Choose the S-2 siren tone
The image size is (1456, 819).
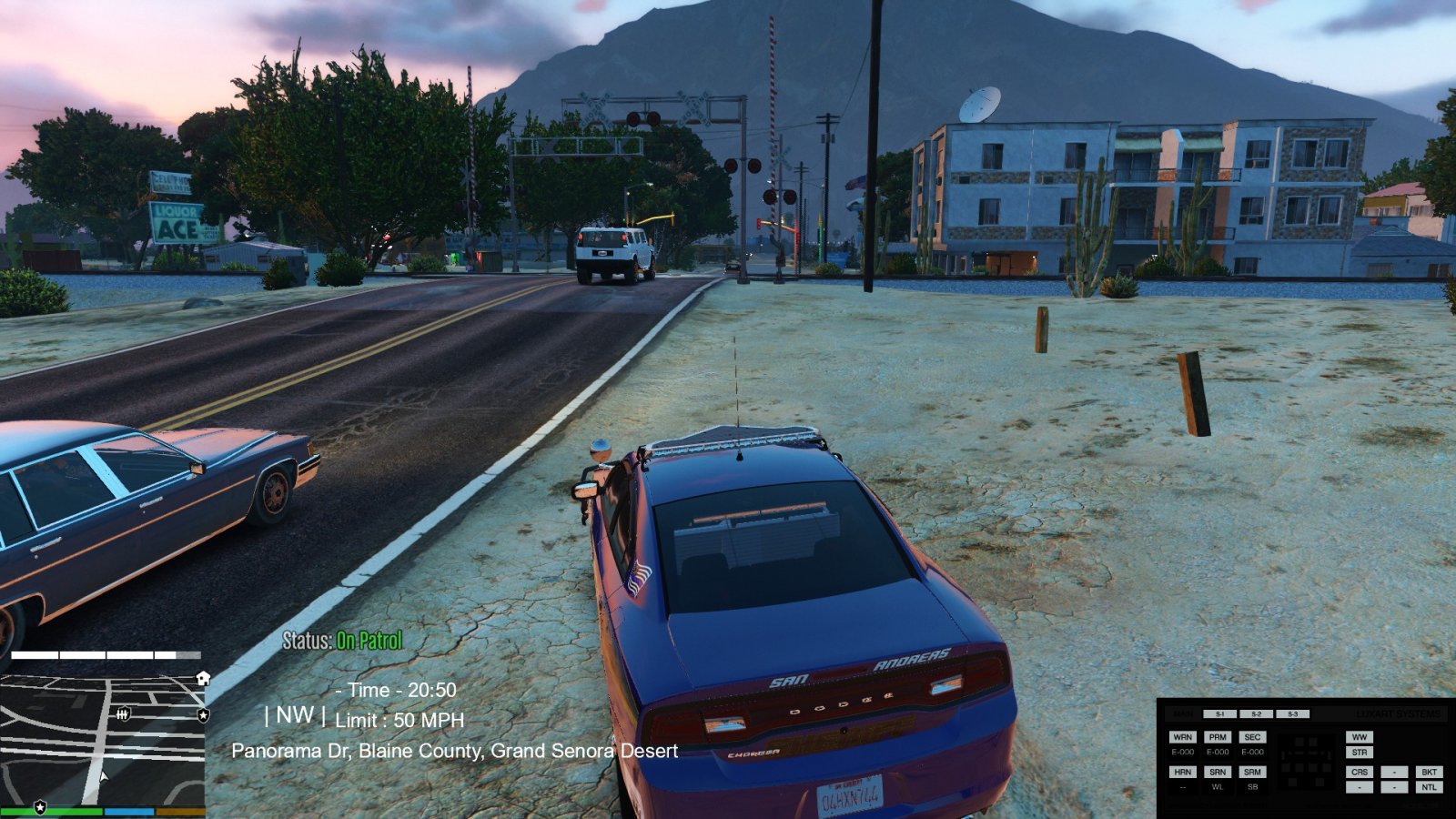pyautogui.click(x=1257, y=714)
